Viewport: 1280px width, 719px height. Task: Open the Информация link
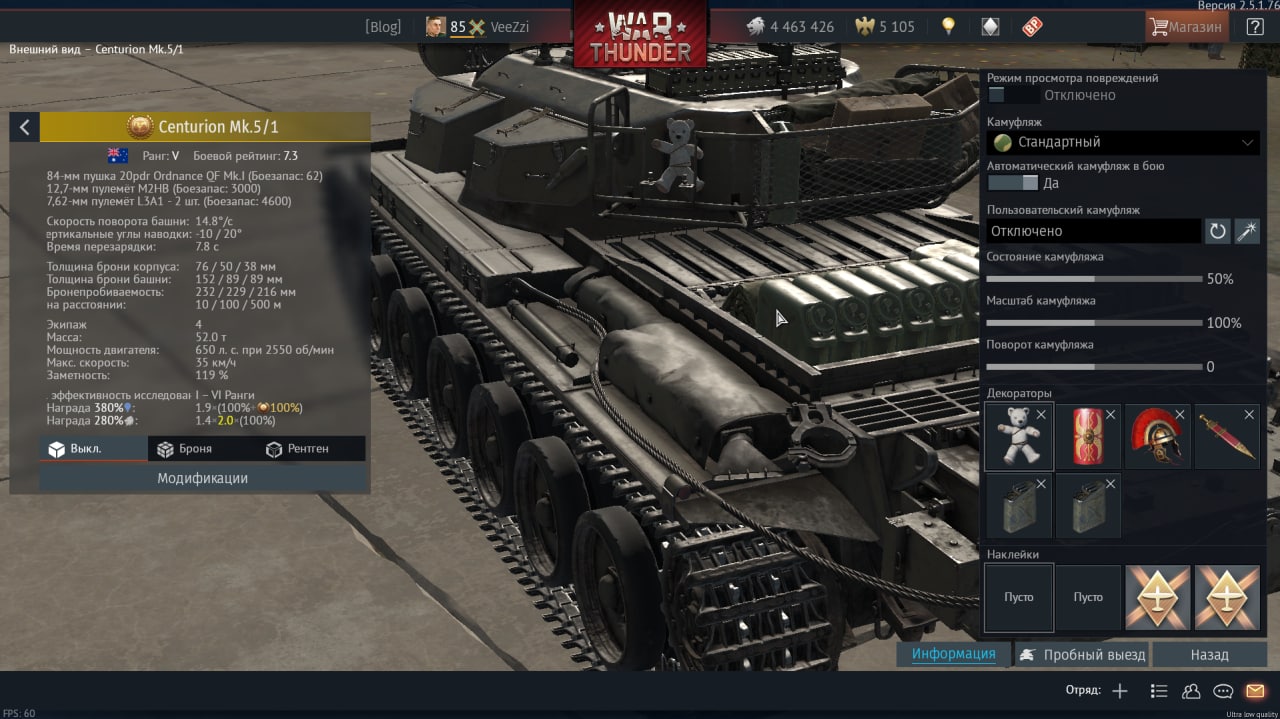953,654
